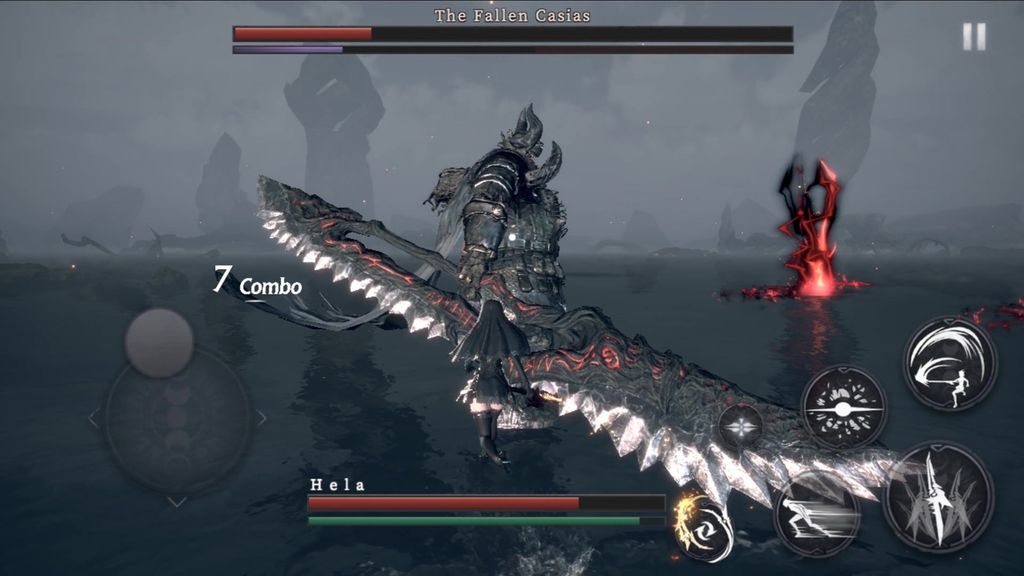Trigger the shattering burst skill
The image size is (1024, 576).
844,408
